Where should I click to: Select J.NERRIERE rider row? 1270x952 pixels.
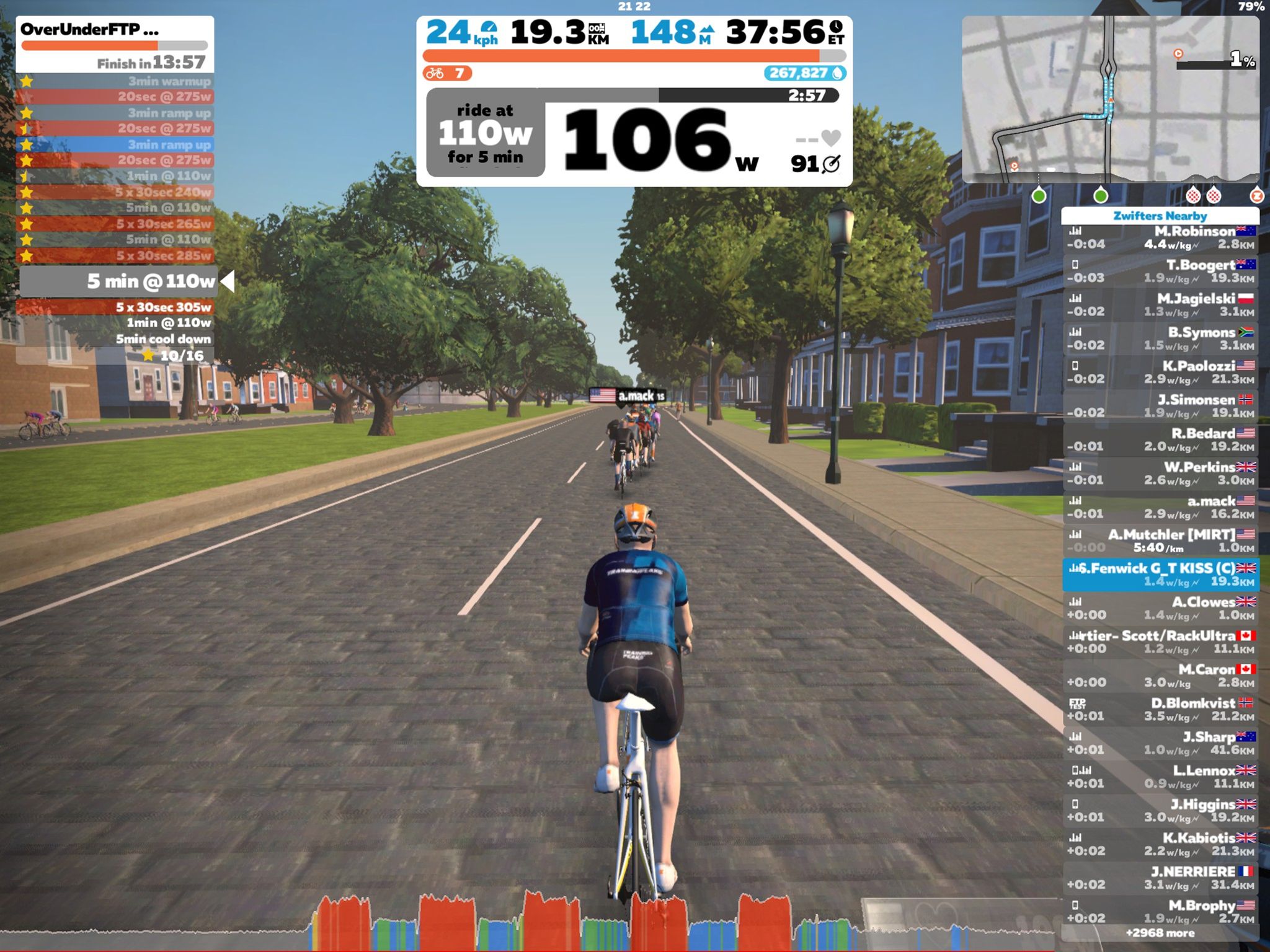(x=1160, y=878)
